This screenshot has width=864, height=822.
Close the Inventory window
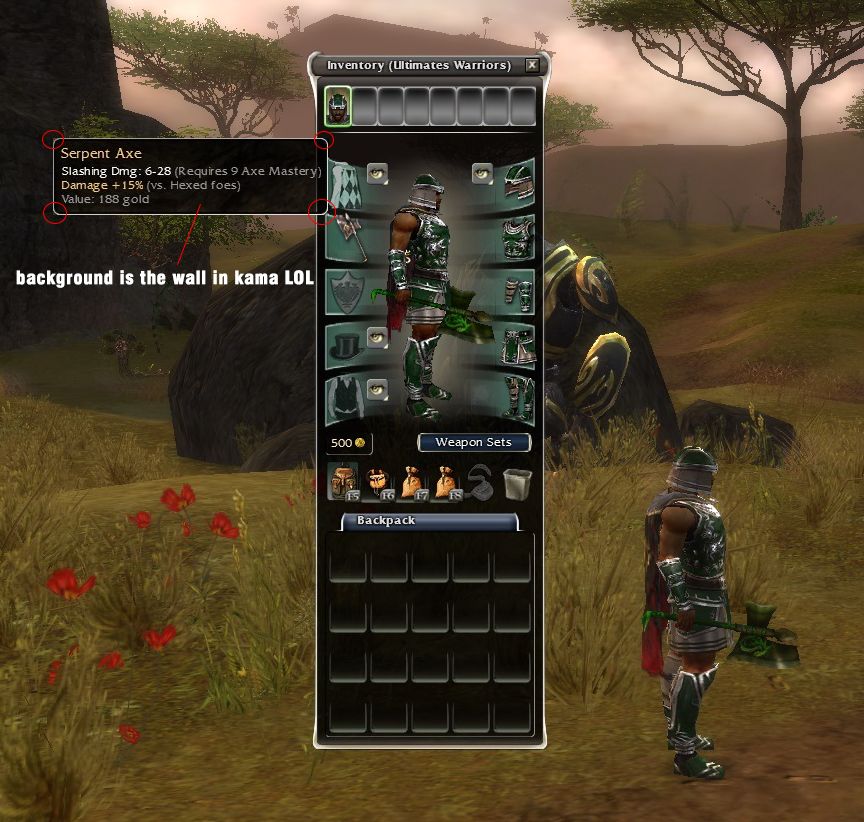click(x=532, y=65)
